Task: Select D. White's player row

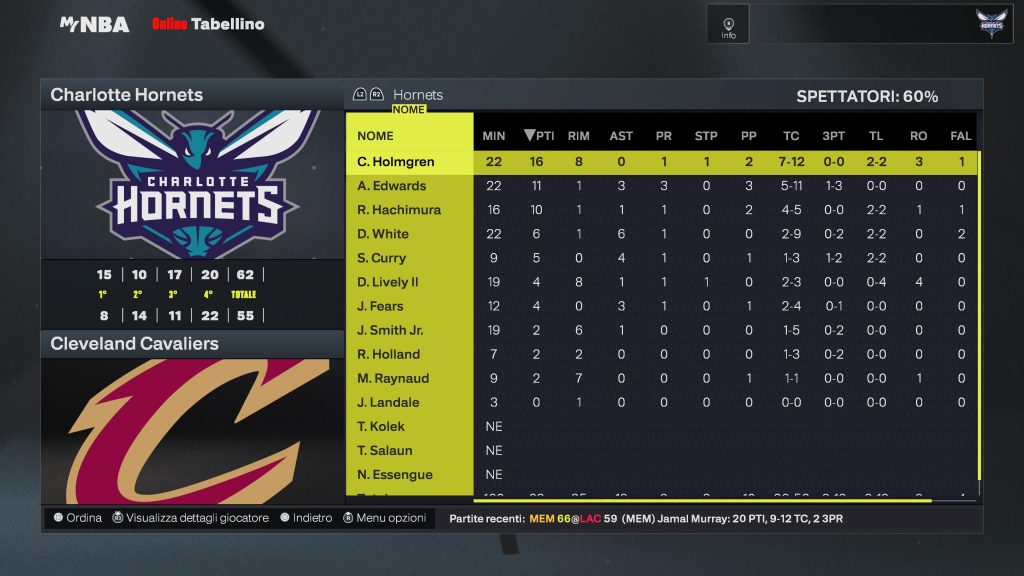Action: [x=383, y=234]
